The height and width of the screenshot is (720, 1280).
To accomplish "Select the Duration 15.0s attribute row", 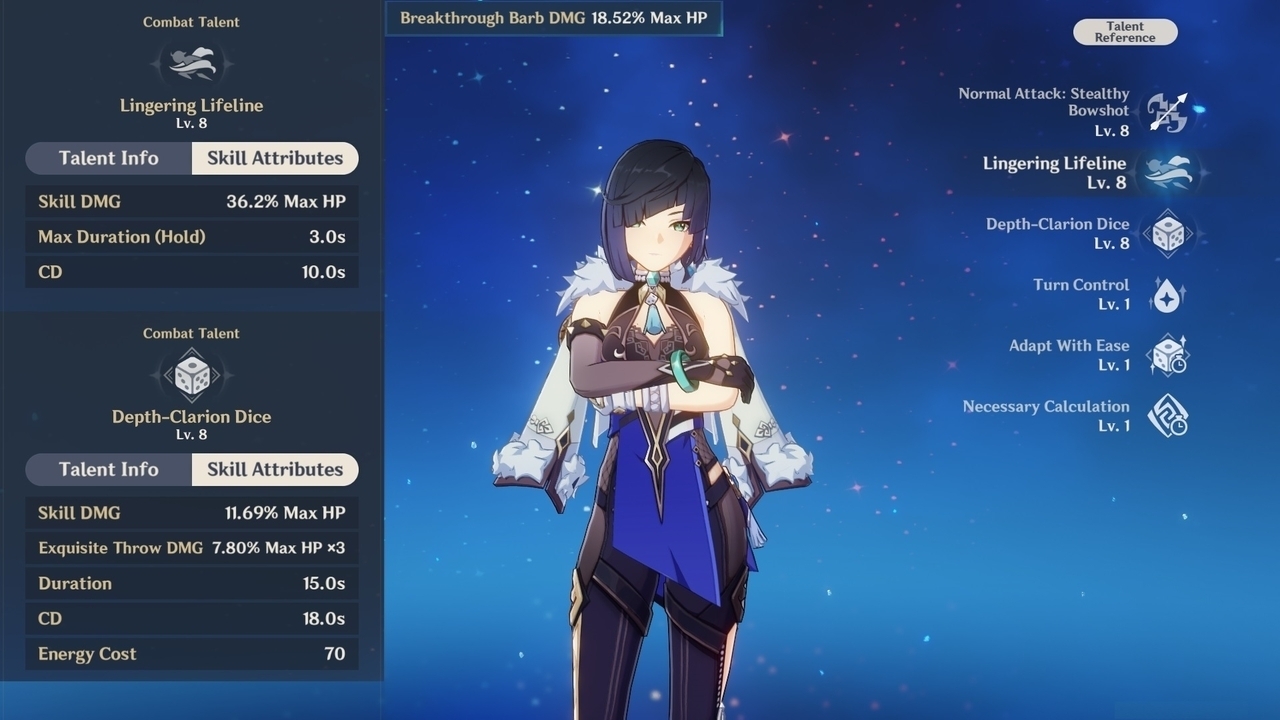I will [191, 583].
